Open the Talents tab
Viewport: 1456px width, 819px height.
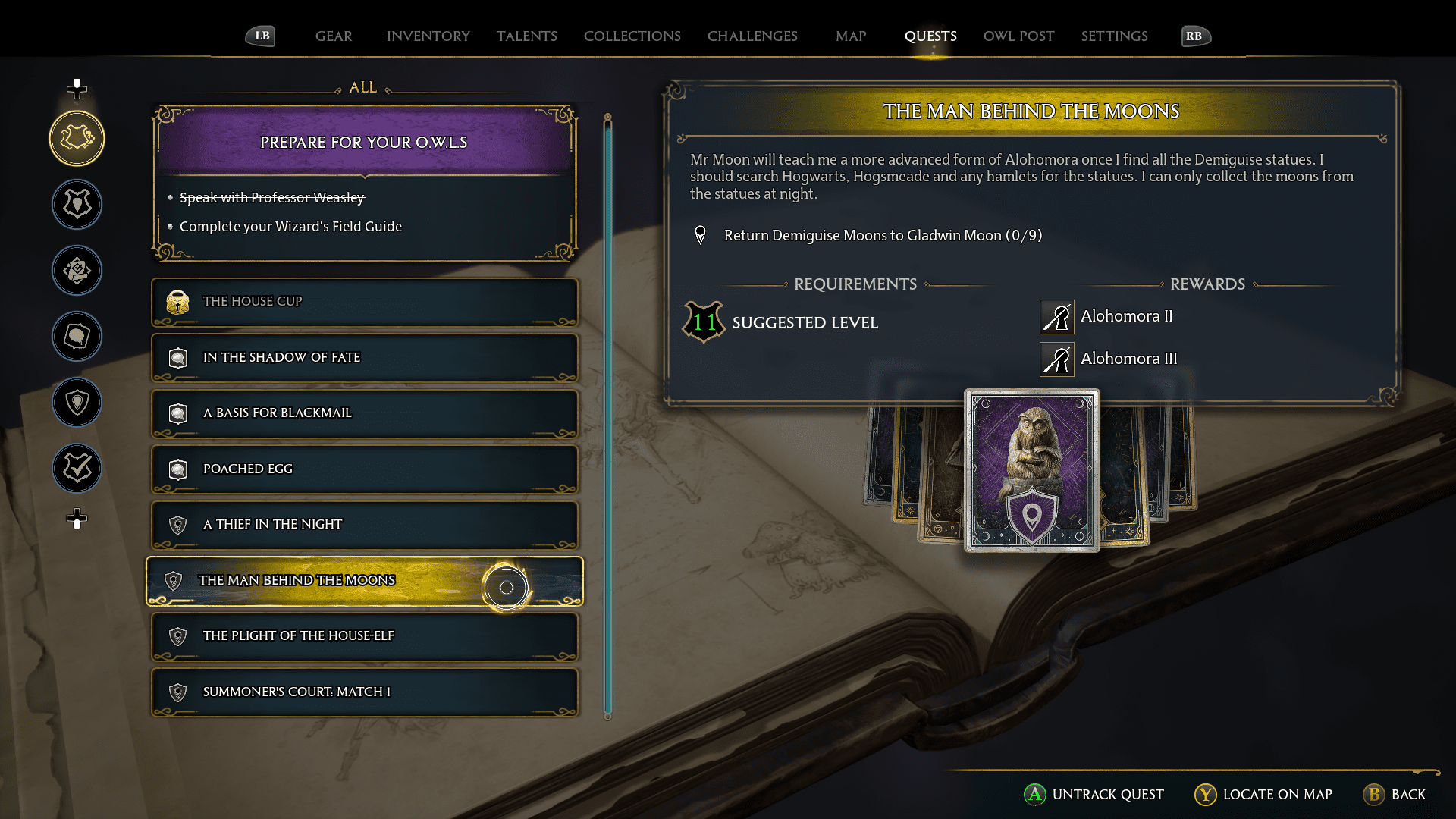tap(526, 36)
